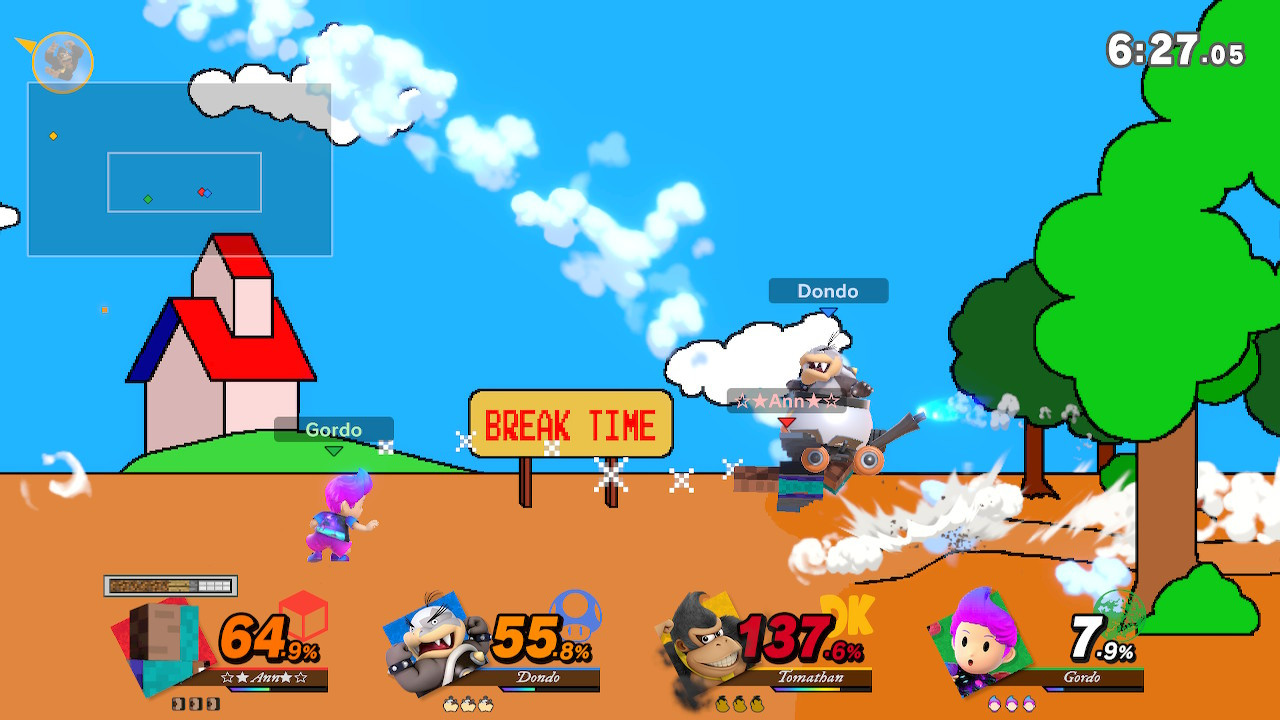
Task: Click the stage minimap overlay panel
Action: pyautogui.click(x=178, y=168)
